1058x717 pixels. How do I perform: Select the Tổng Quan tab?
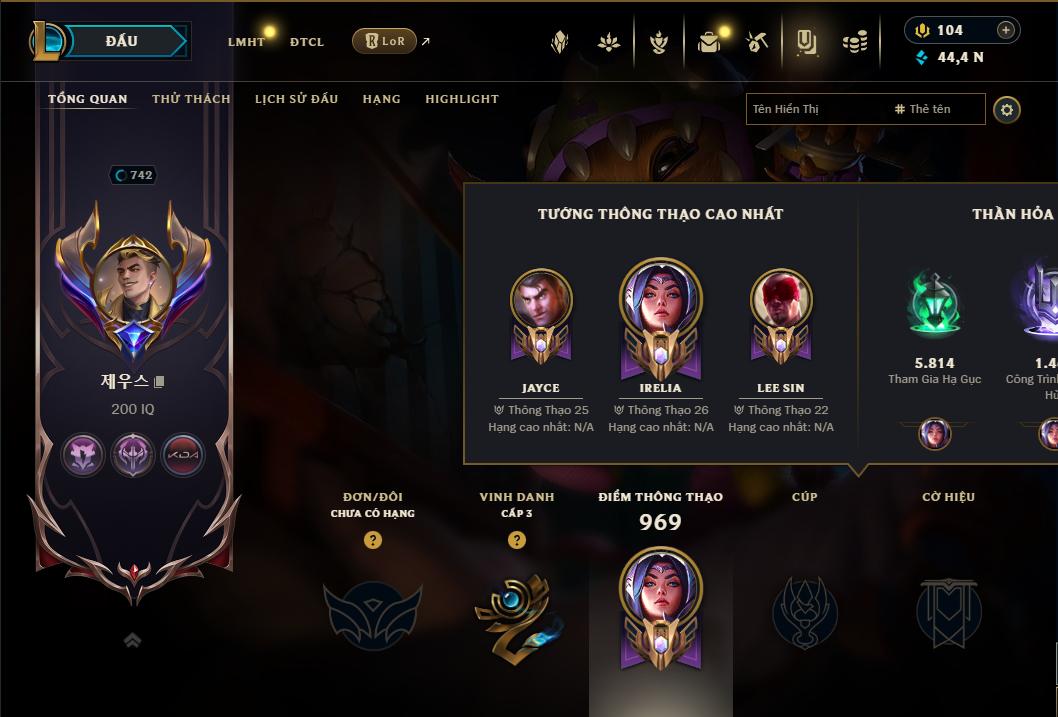coord(88,99)
